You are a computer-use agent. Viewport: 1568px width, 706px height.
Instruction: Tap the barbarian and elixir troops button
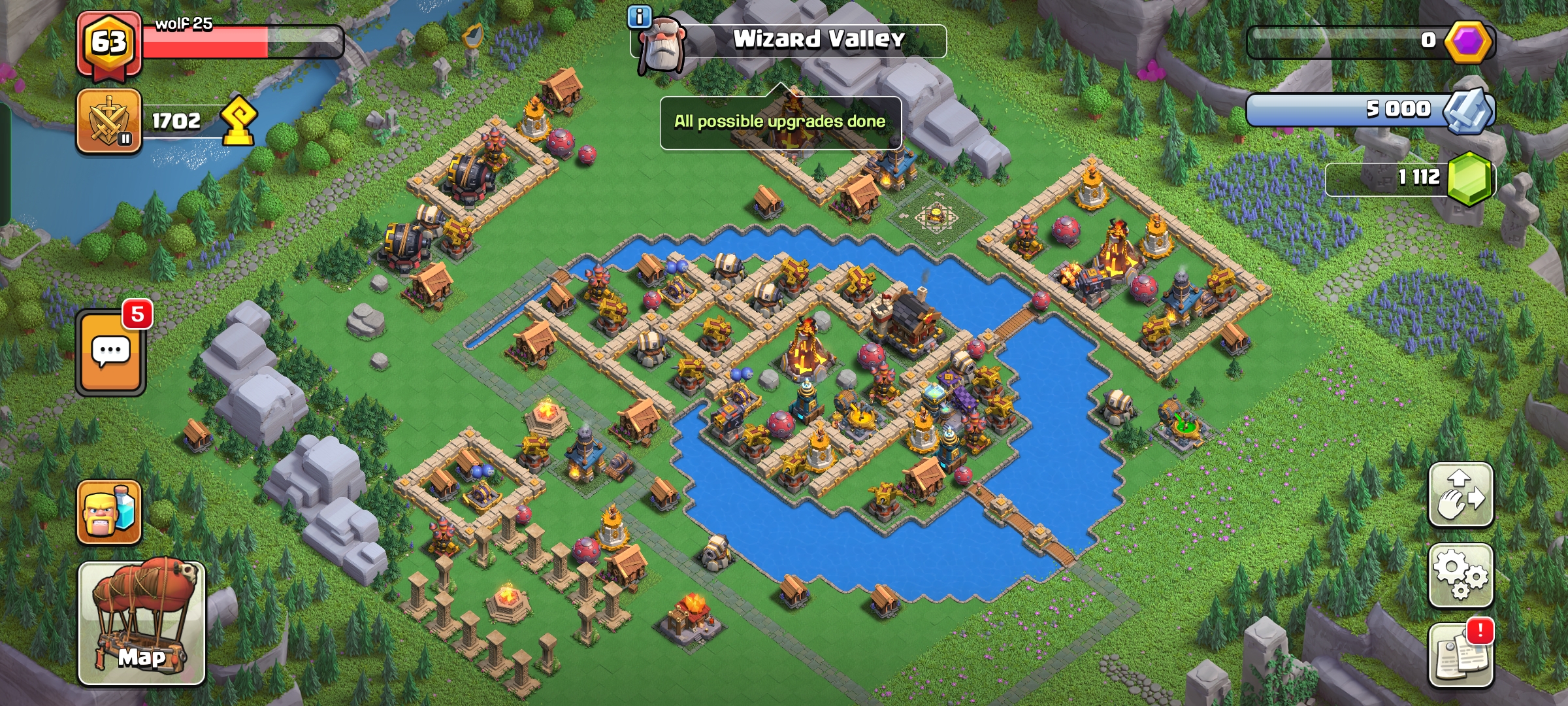(109, 513)
